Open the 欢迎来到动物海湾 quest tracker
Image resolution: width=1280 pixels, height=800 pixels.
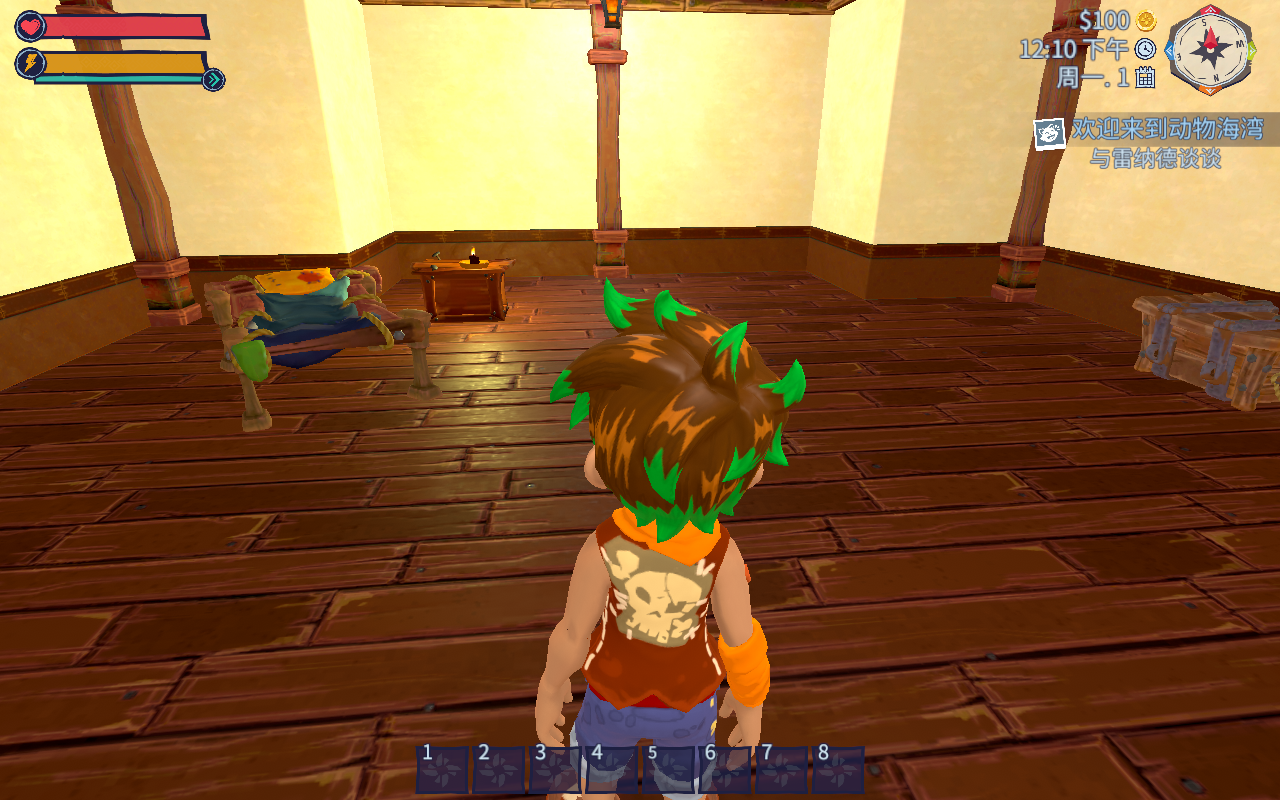pos(1167,129)
